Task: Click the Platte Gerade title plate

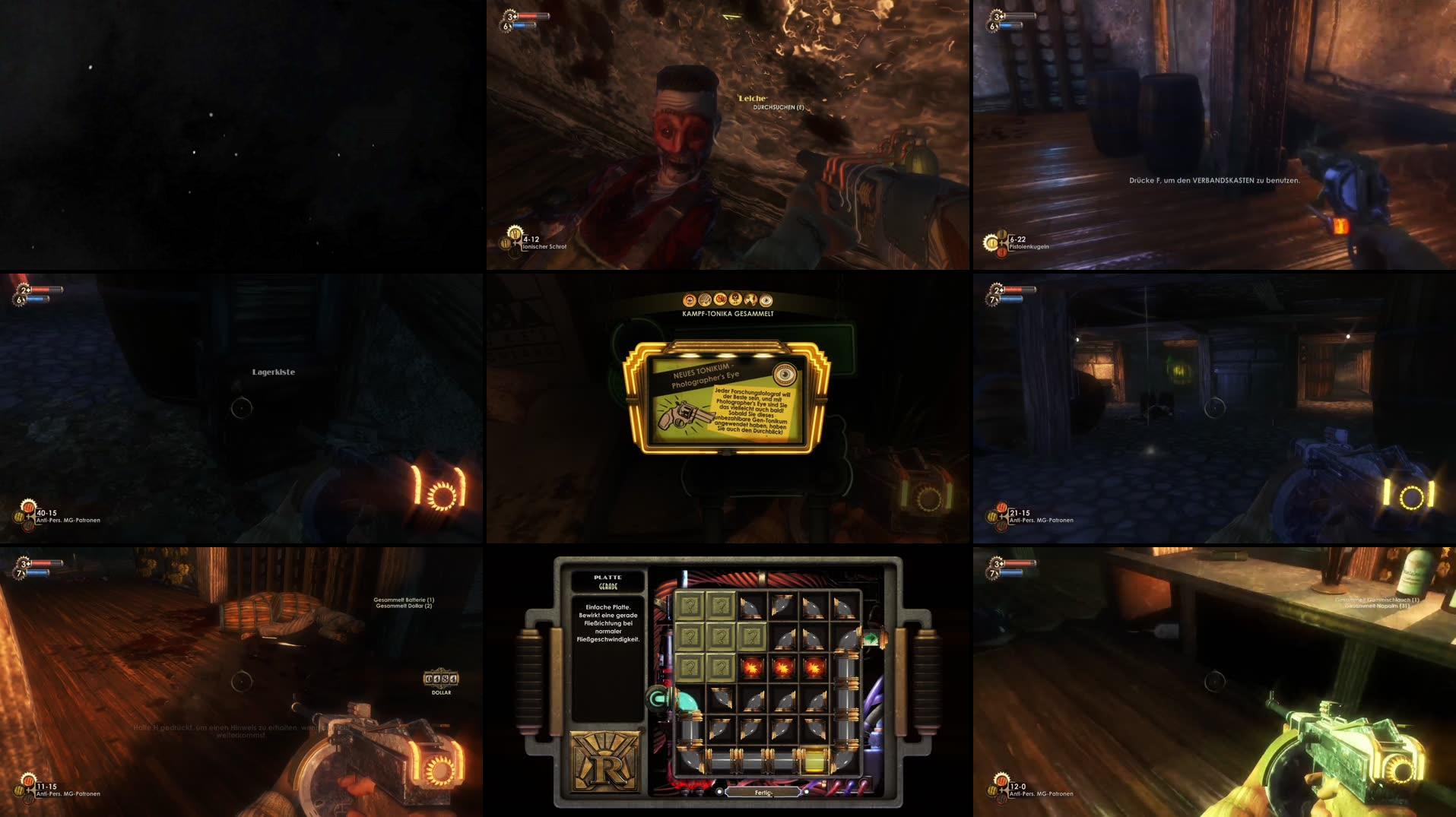Action: pyautogui.click(x=607, y=581)
